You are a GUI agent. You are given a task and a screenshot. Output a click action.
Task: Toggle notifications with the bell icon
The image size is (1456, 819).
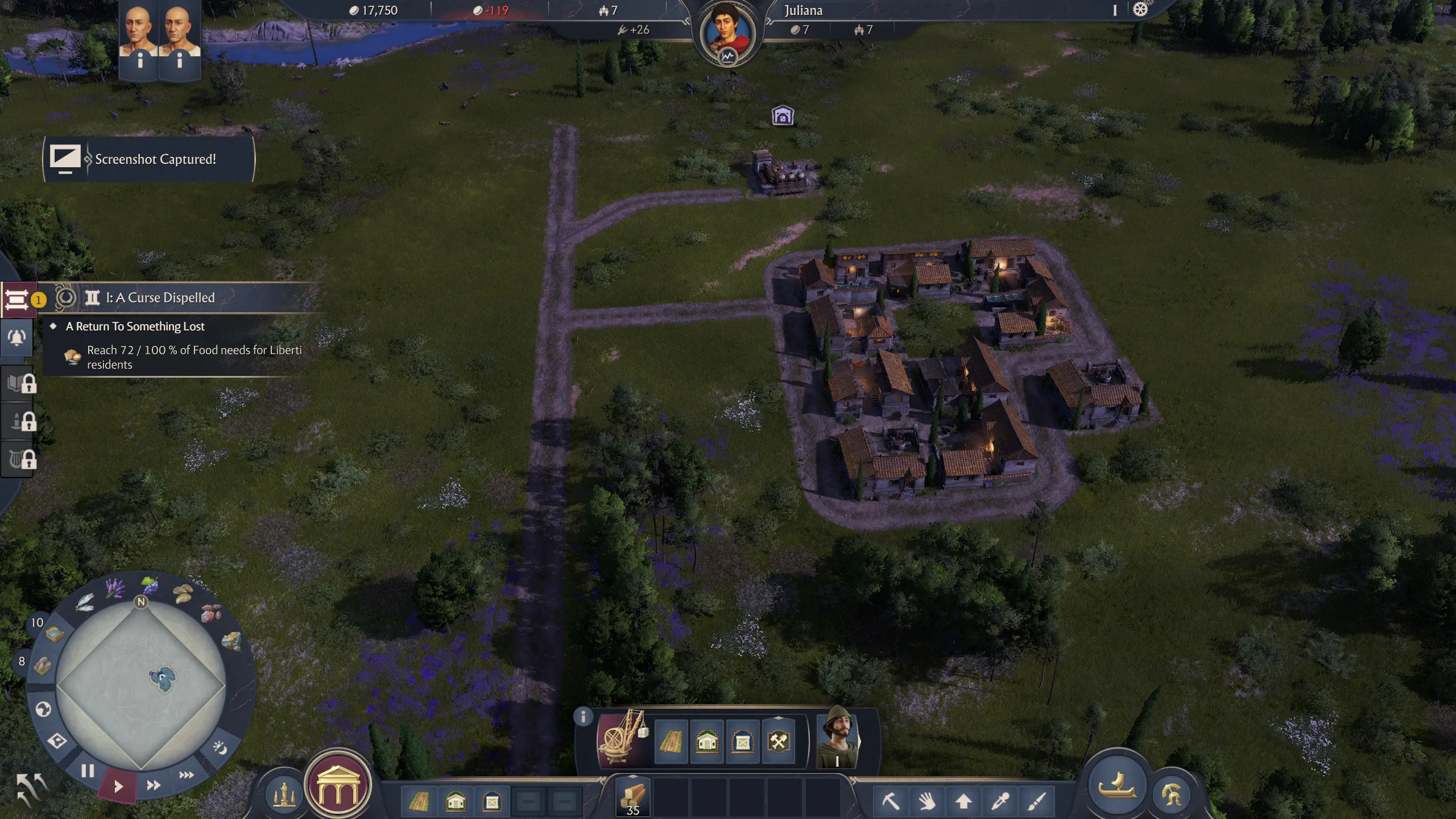coord(16,337)
